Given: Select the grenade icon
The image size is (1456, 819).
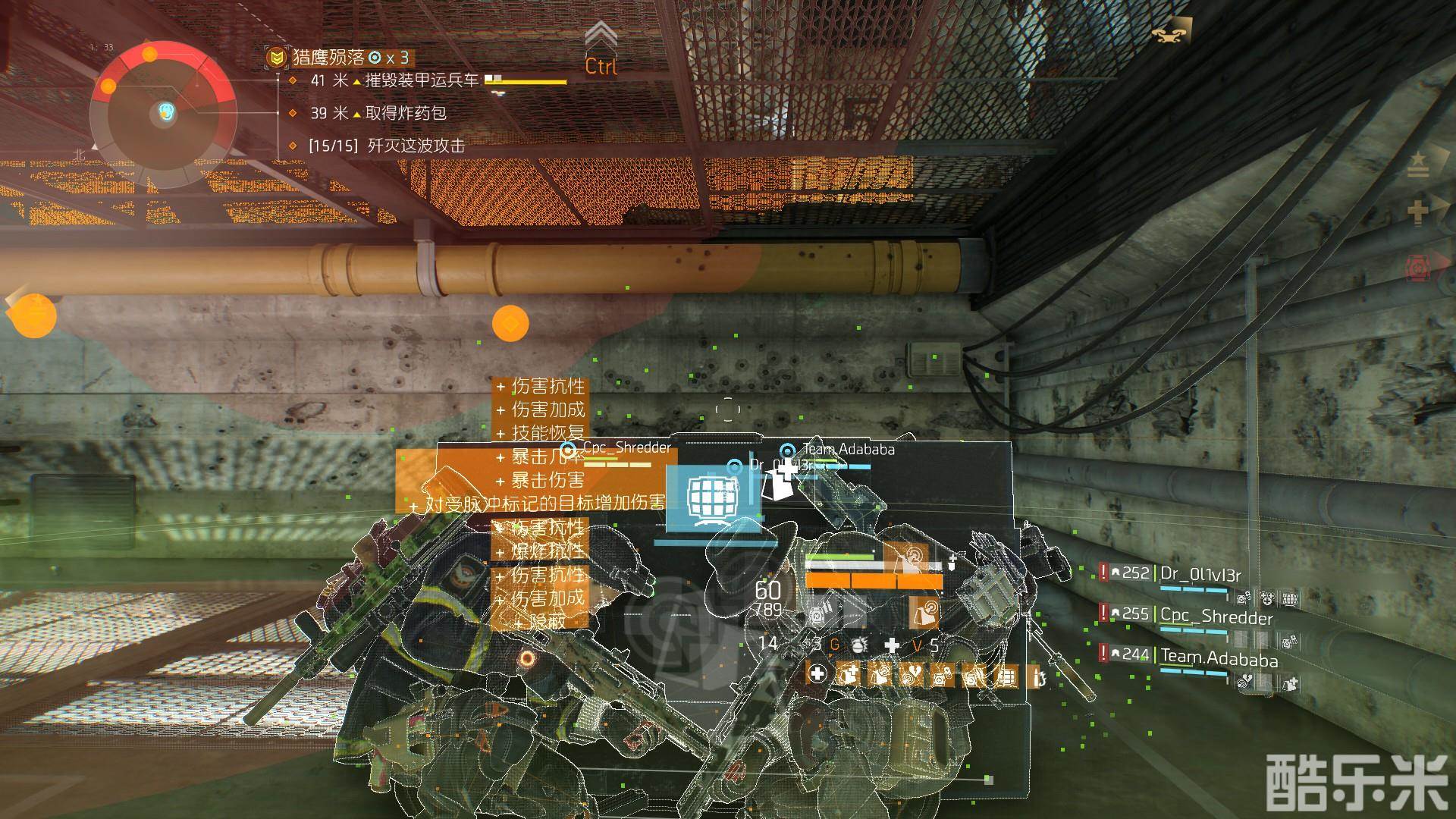Looking at the screenshot, I should (858, 645).
